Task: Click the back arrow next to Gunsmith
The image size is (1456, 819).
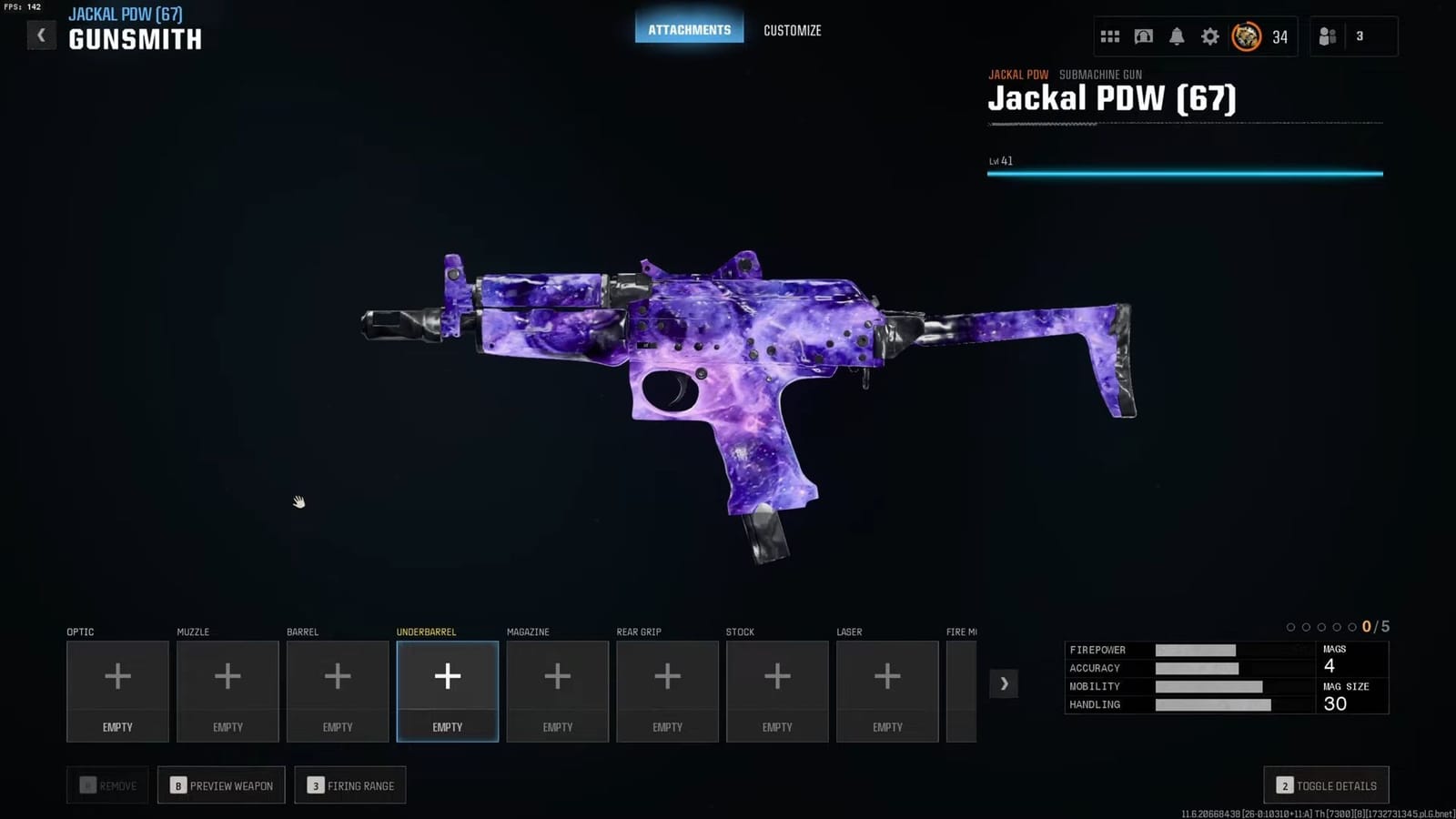Action: click(41, 35)
